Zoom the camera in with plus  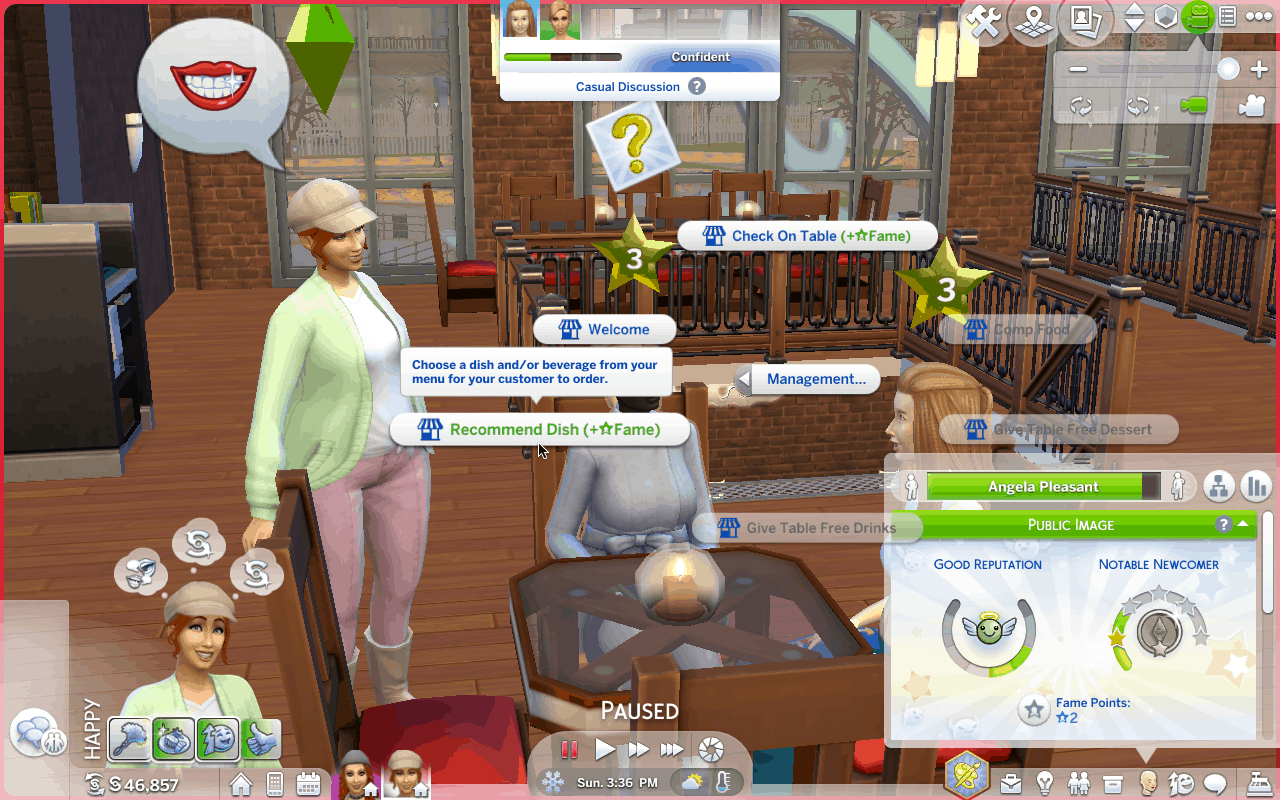click(1259, 69)
